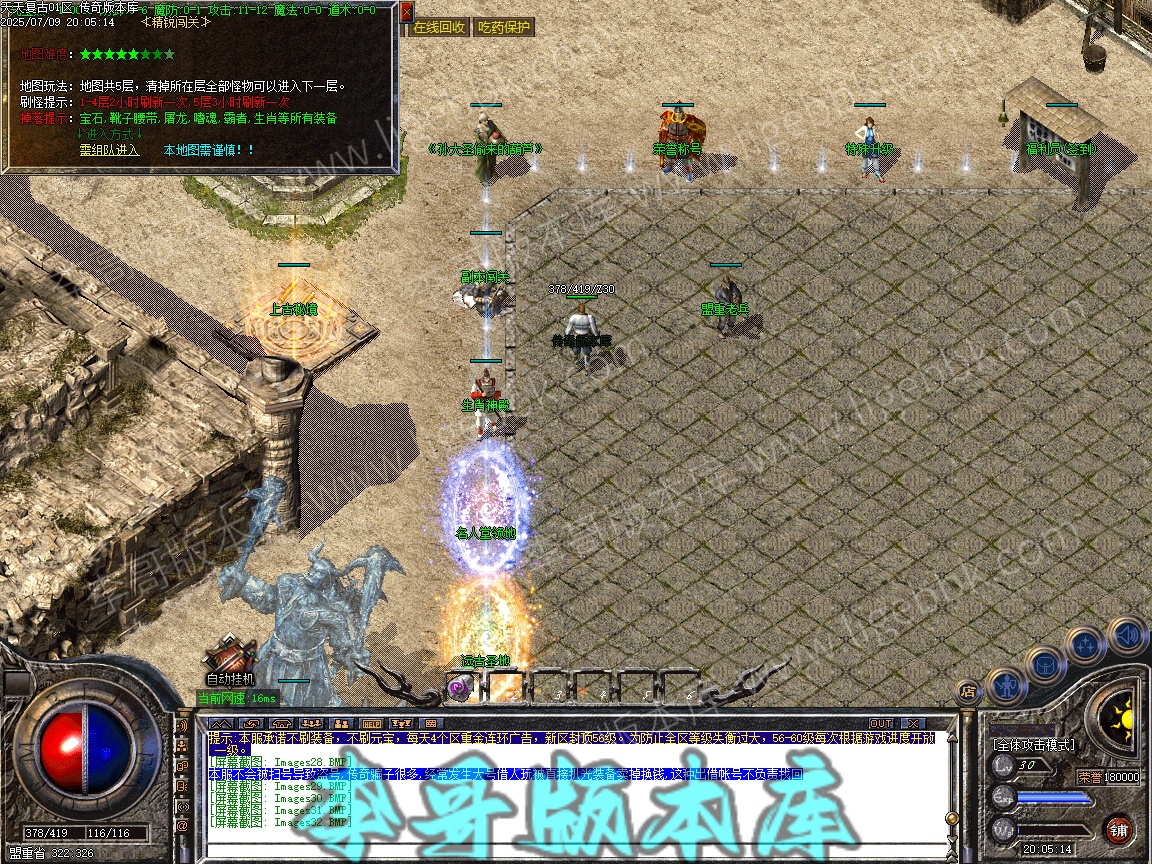Viewport: 1152px width, 864px height.
Task: Click the @ channel icon beside the chat
Action: pyautogui.click(x=183, y=827)
